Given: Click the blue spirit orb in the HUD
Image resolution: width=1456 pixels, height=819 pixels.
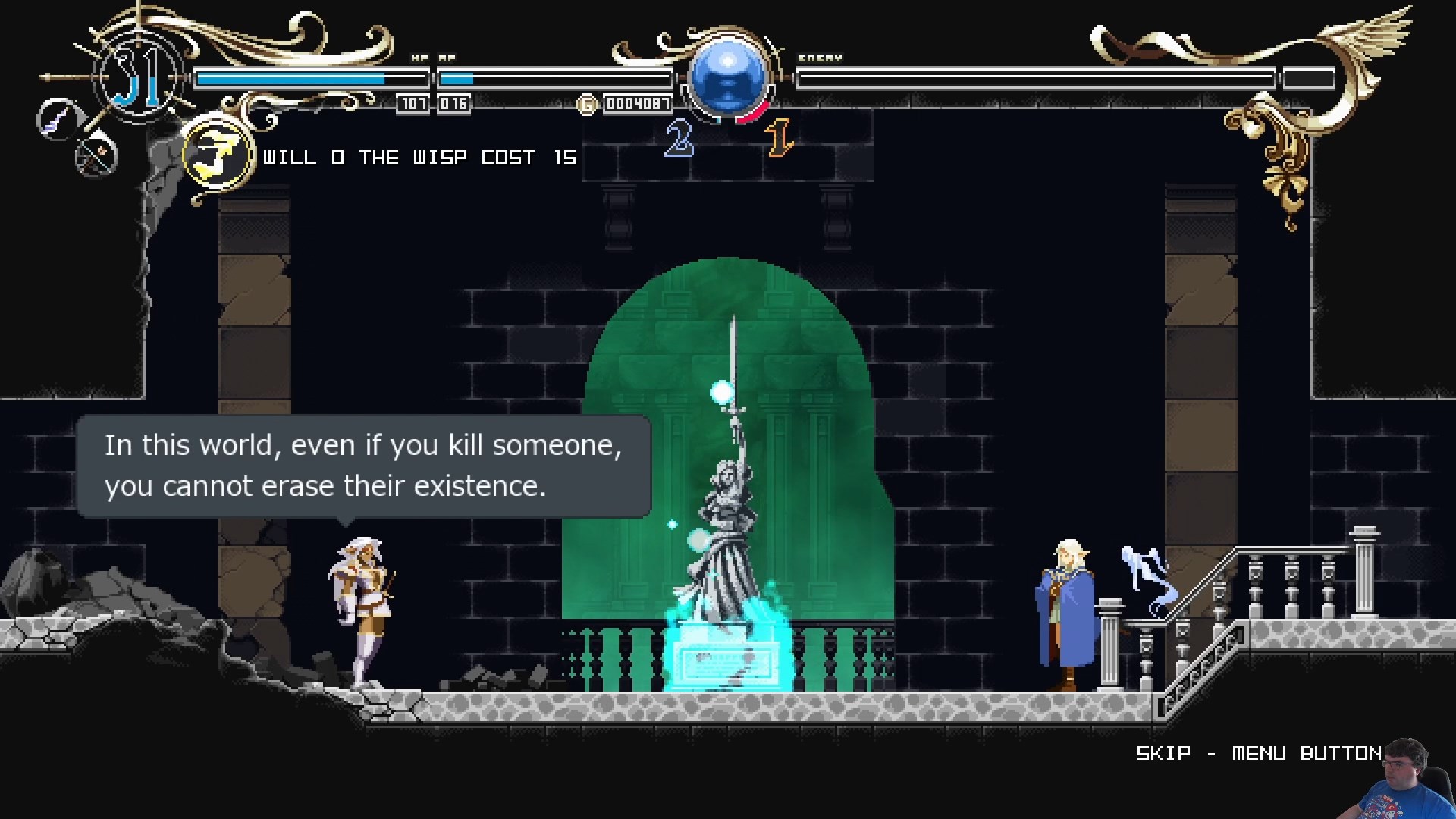Looking at the screenshot, I should coord(727,76).
